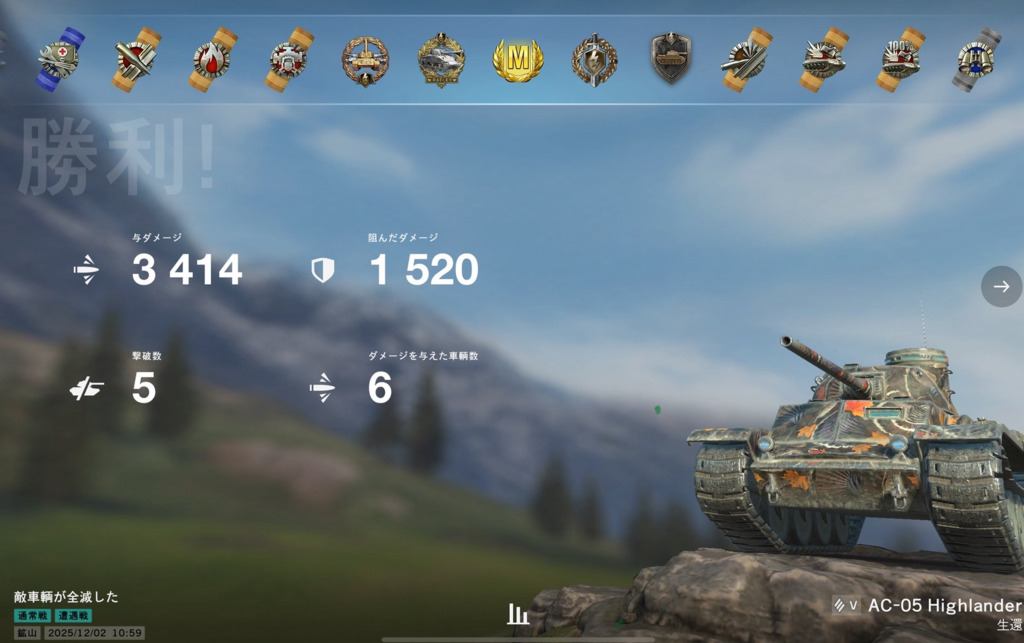This screenshot has height=643, width=1024.
Task: Go to the next results page arrow
Action: (x=1001, y=286)
